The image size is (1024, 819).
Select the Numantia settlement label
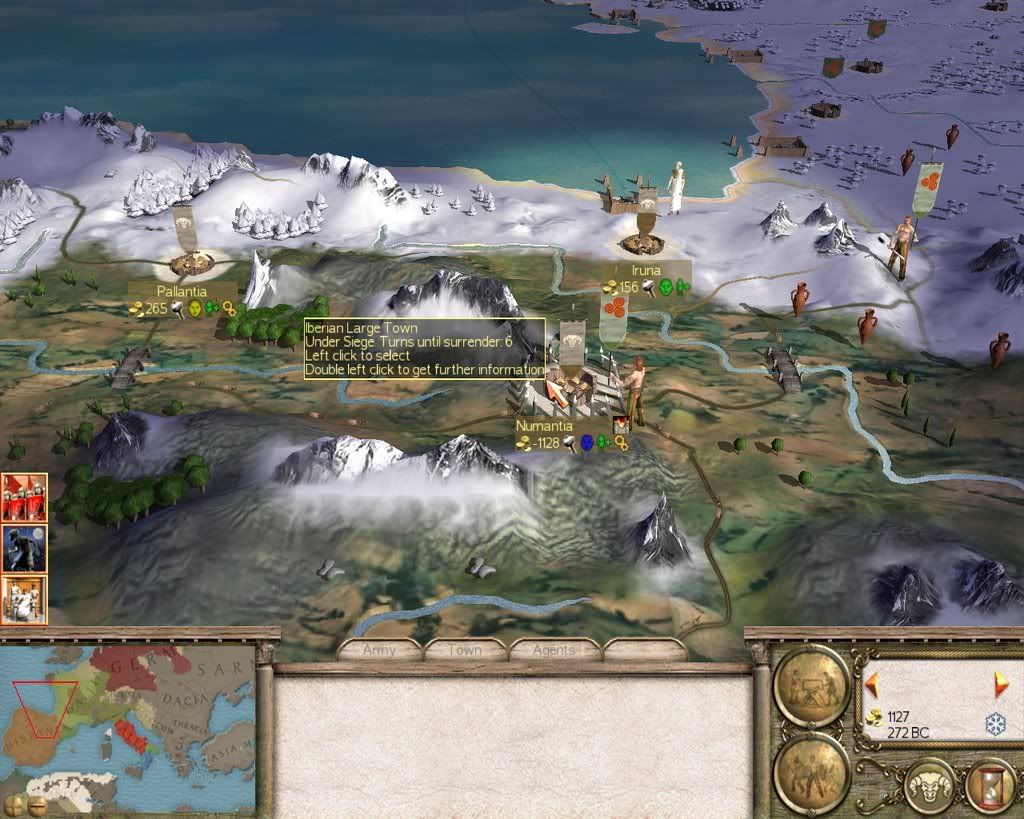[x=540, y=425]
